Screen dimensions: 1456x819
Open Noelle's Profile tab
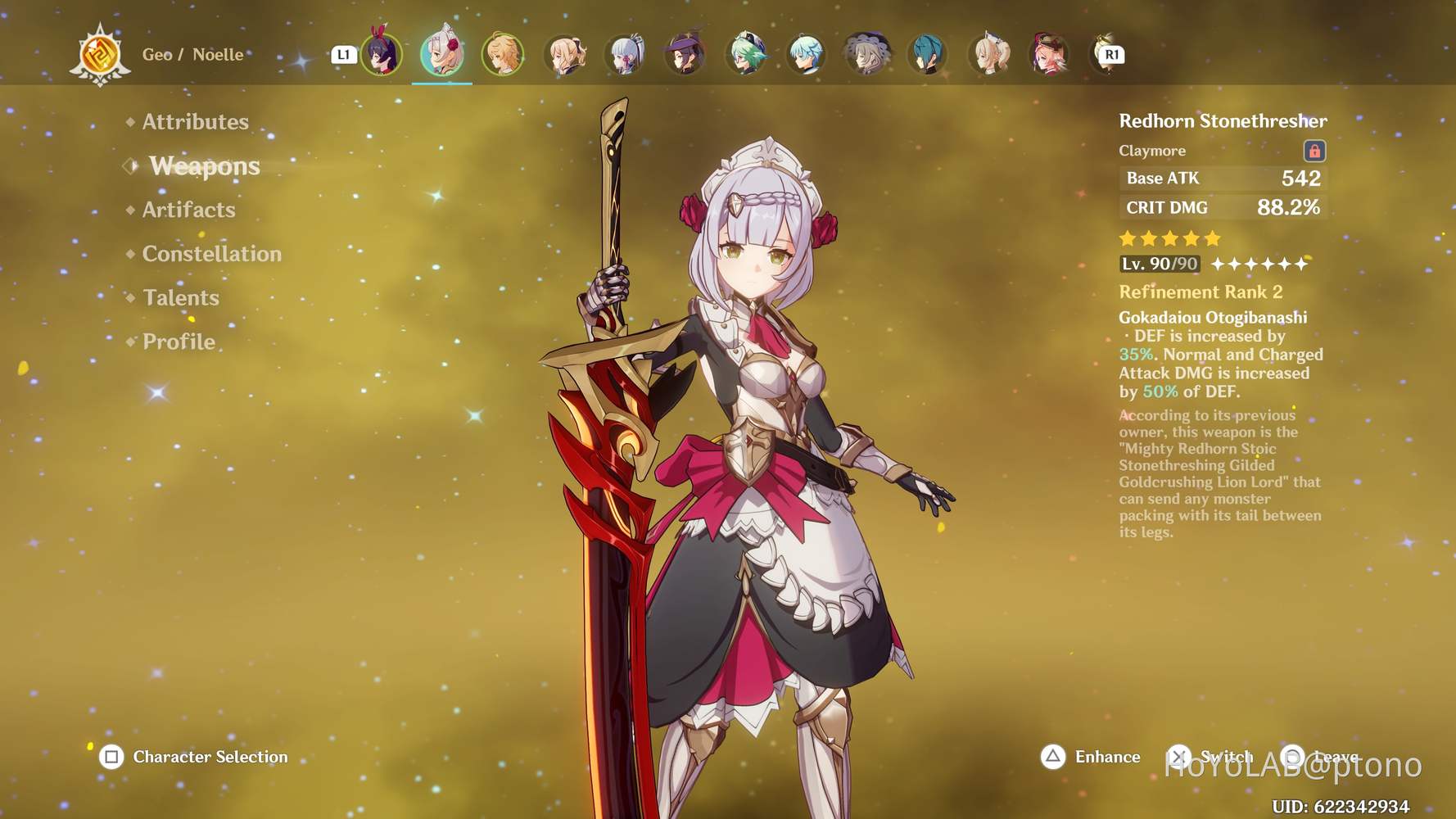(x=177, y=342)
